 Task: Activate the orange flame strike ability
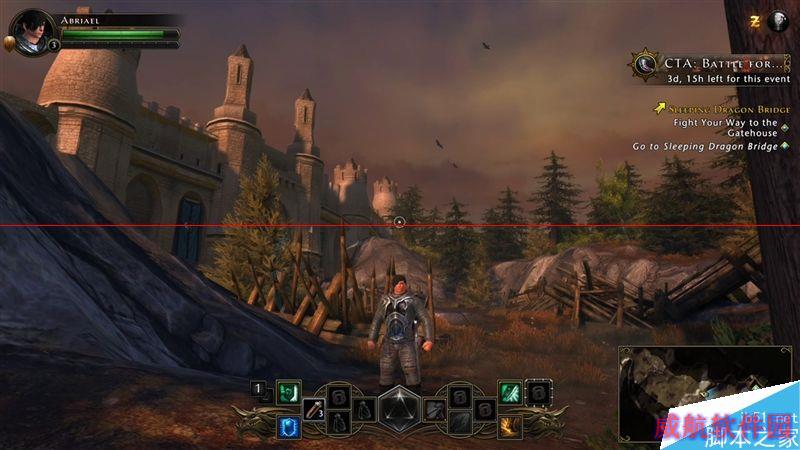point(509,427)
